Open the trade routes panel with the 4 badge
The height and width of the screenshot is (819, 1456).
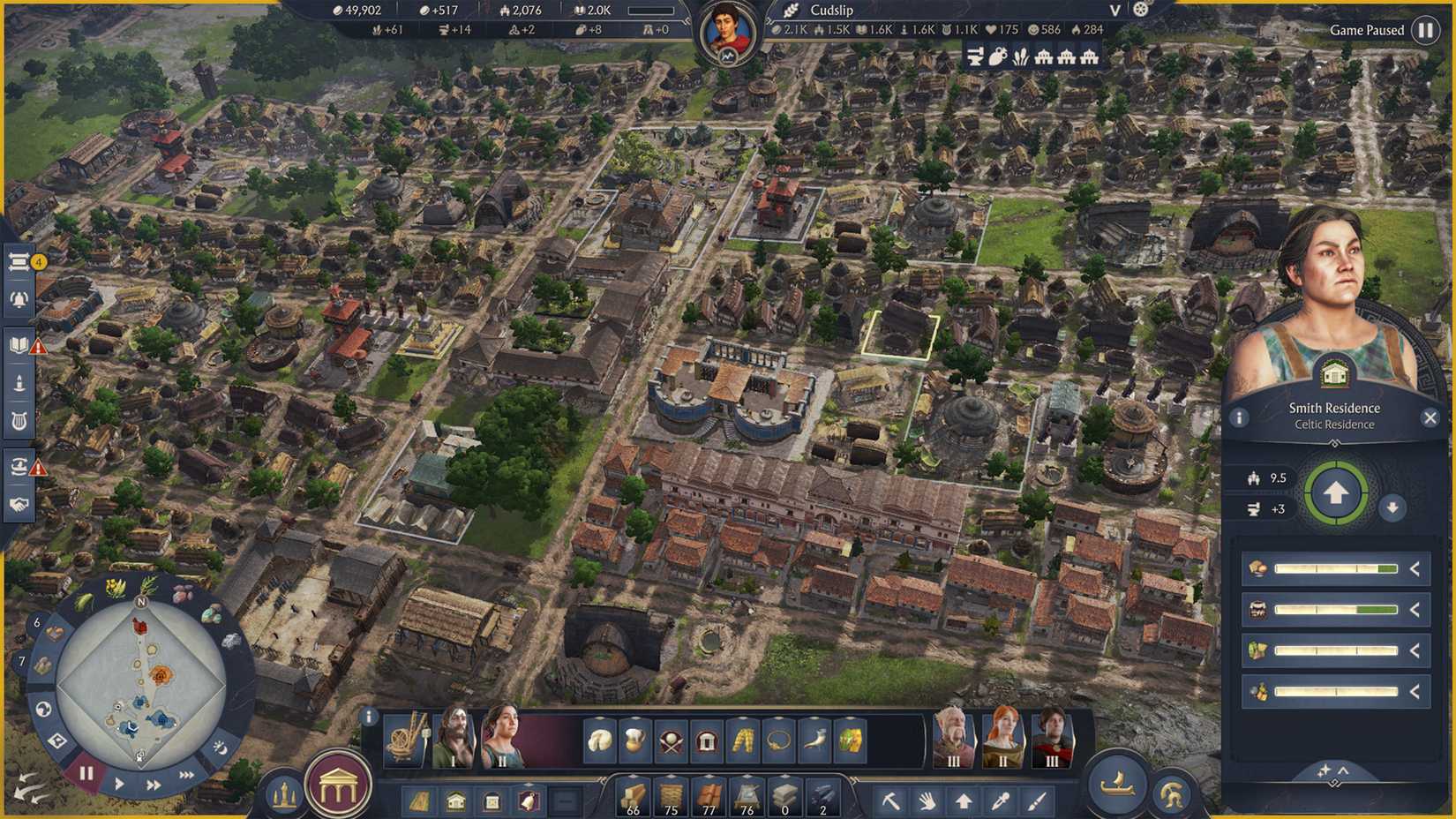click(x=19, y=261)
